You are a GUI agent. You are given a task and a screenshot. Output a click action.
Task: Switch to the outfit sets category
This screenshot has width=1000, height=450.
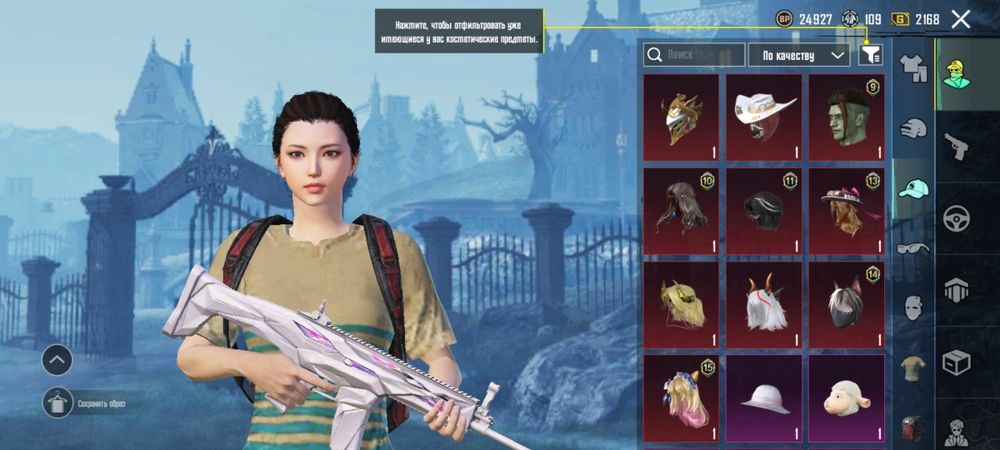(912, 67)
